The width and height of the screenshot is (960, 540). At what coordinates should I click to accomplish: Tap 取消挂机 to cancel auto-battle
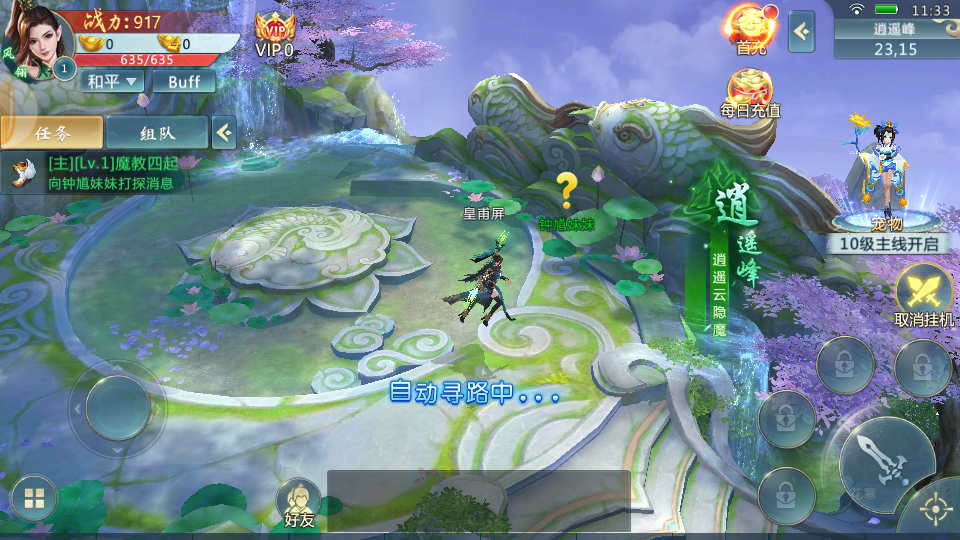click(x=924, y=296)
